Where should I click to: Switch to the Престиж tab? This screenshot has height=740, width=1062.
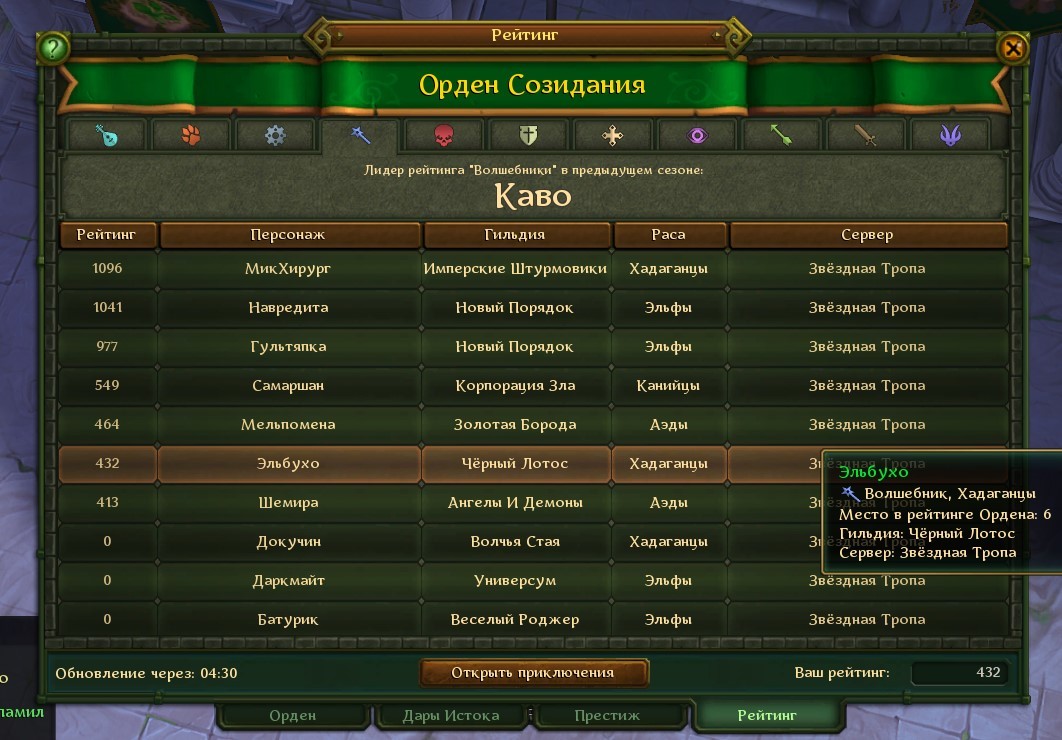pyautogui.click(x=607, y=715)
